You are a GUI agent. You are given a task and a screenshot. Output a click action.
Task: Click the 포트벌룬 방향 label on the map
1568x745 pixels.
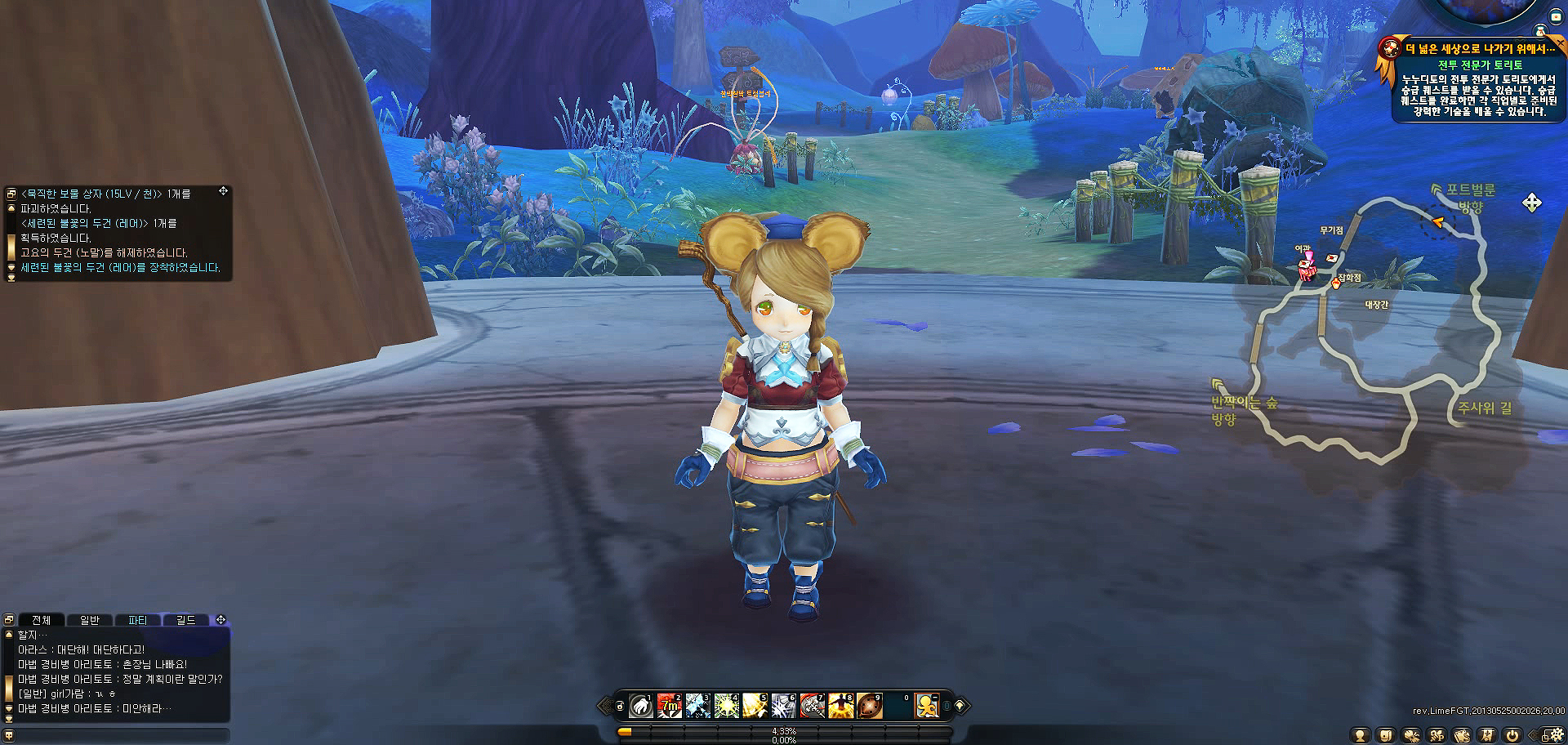click(1470, 198)
